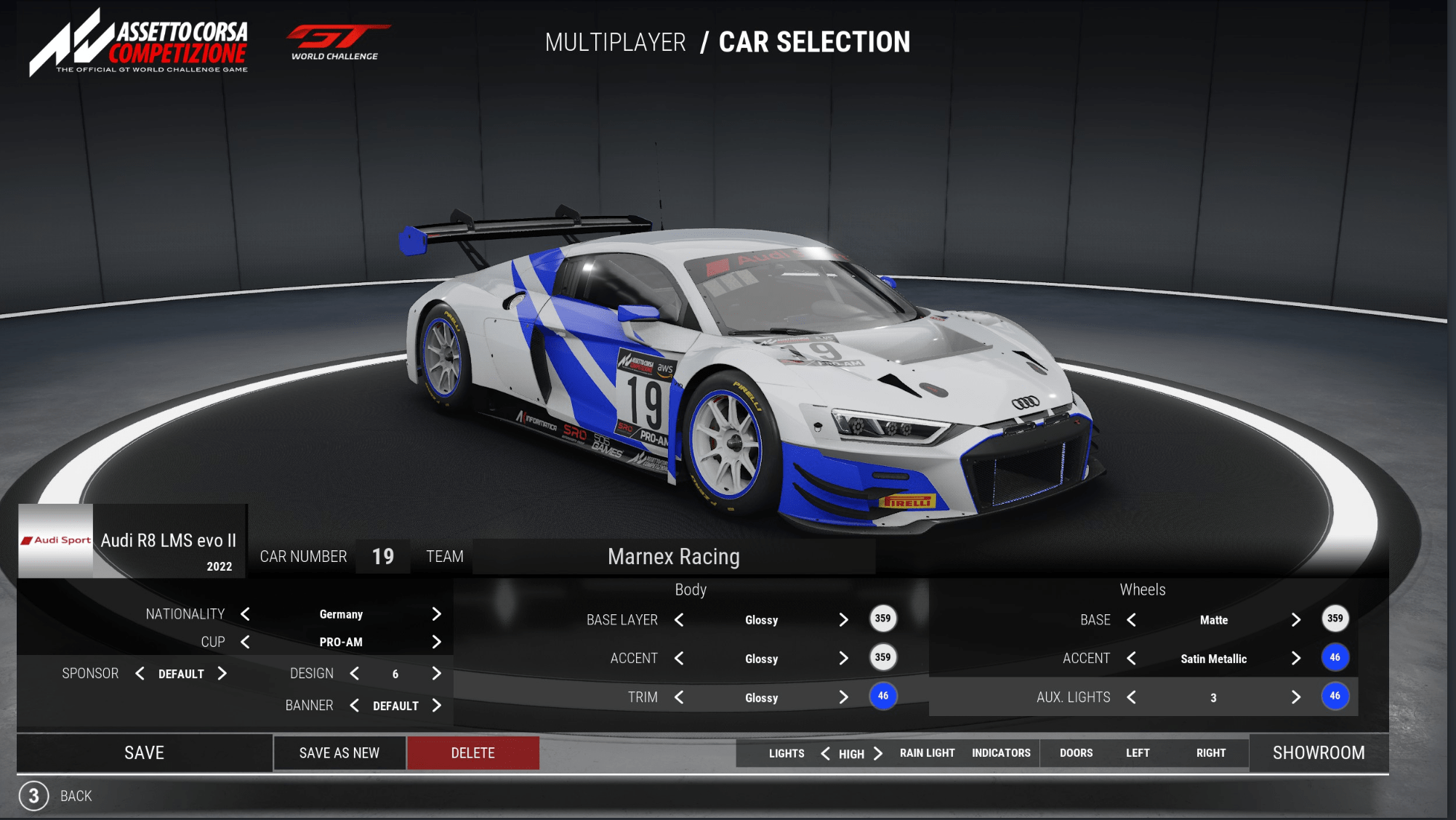Delete this custom car
Viewport: 1456px width, 820px height.
472,752
